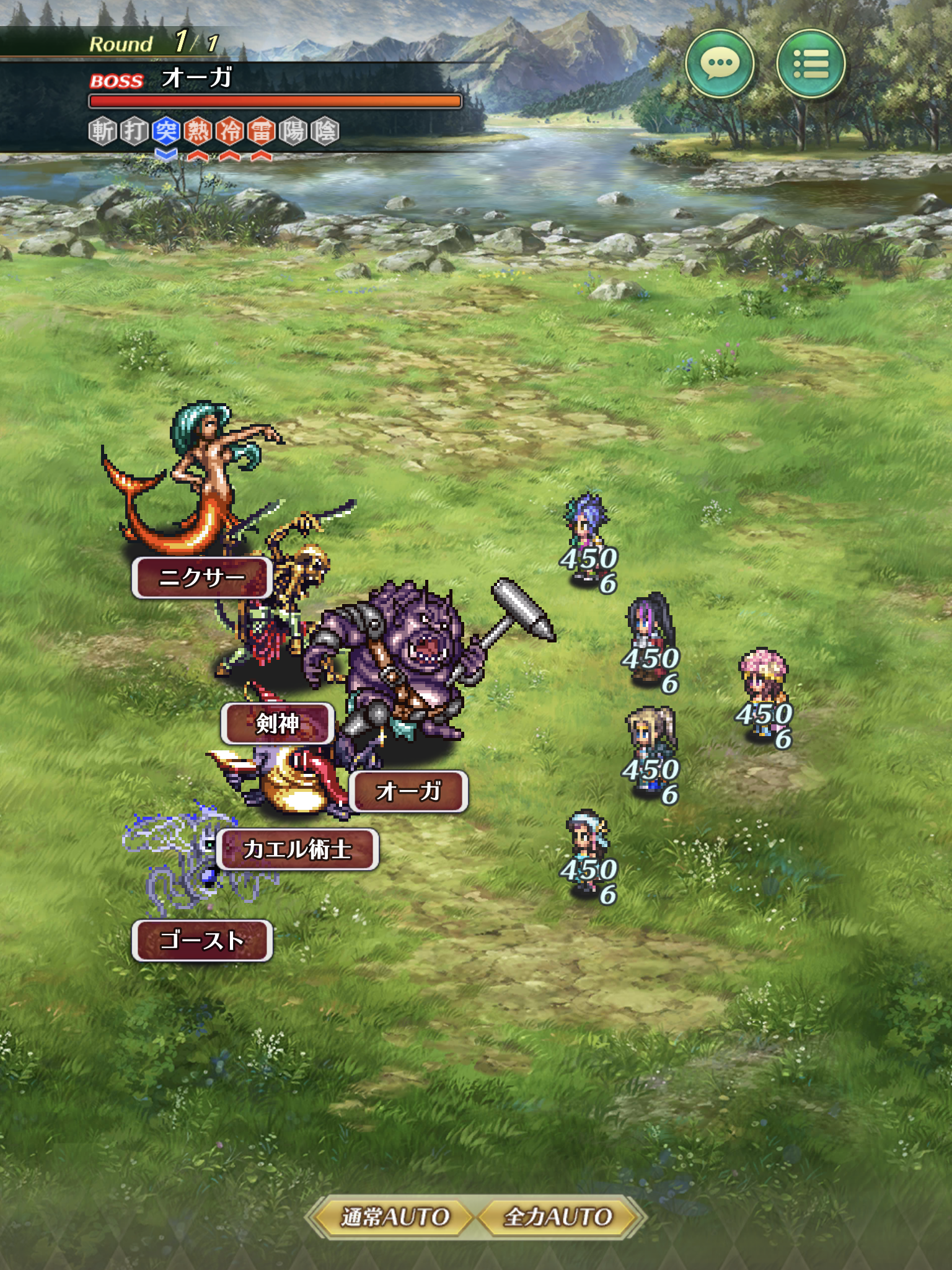Open the list menu button
This screenshot has height=1270, width=952.
coord(811,63)
